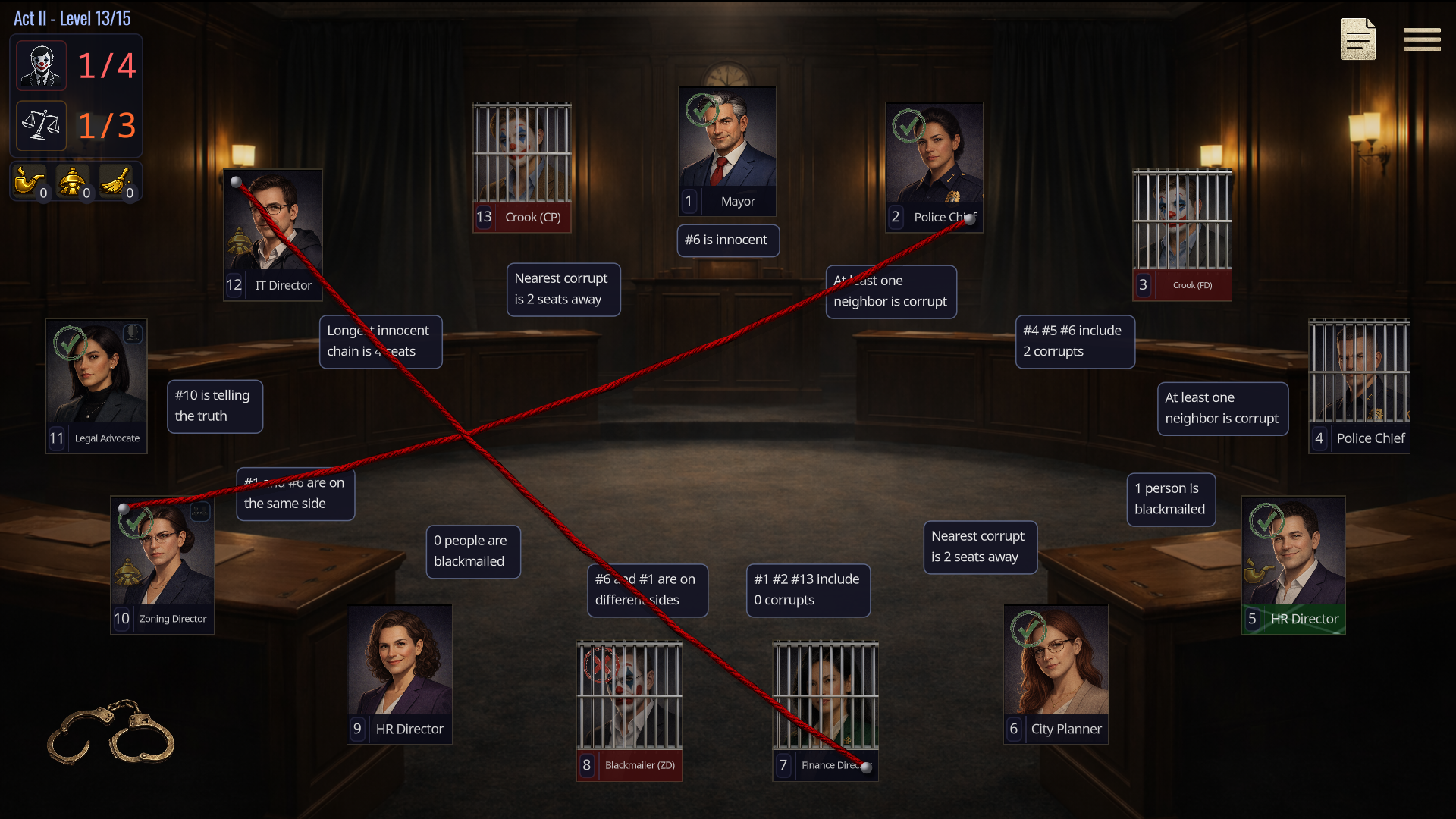Click the red string pin on Finance Director

click(x=867, y=767)
